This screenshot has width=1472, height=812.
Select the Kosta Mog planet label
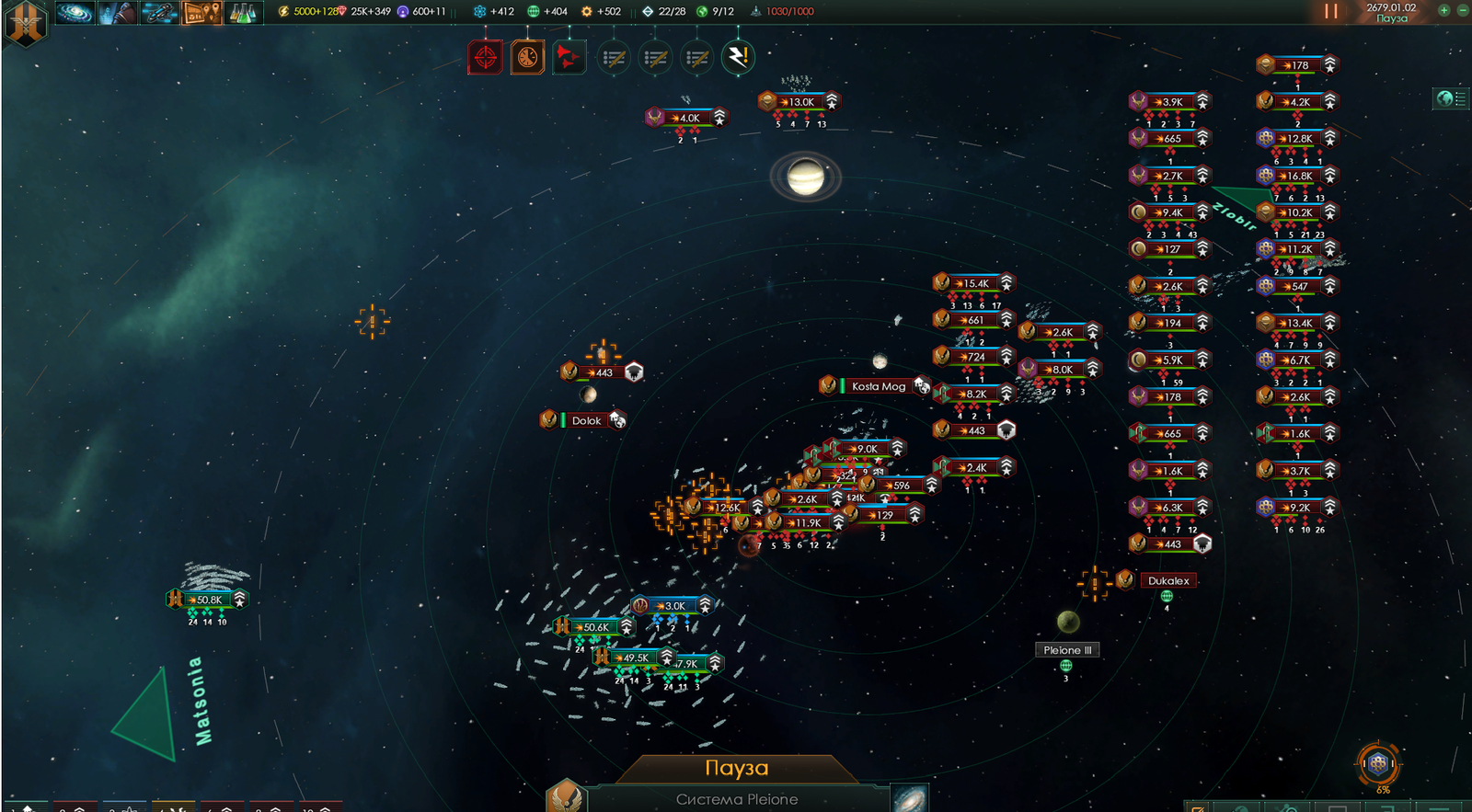(x=878, y=386)
